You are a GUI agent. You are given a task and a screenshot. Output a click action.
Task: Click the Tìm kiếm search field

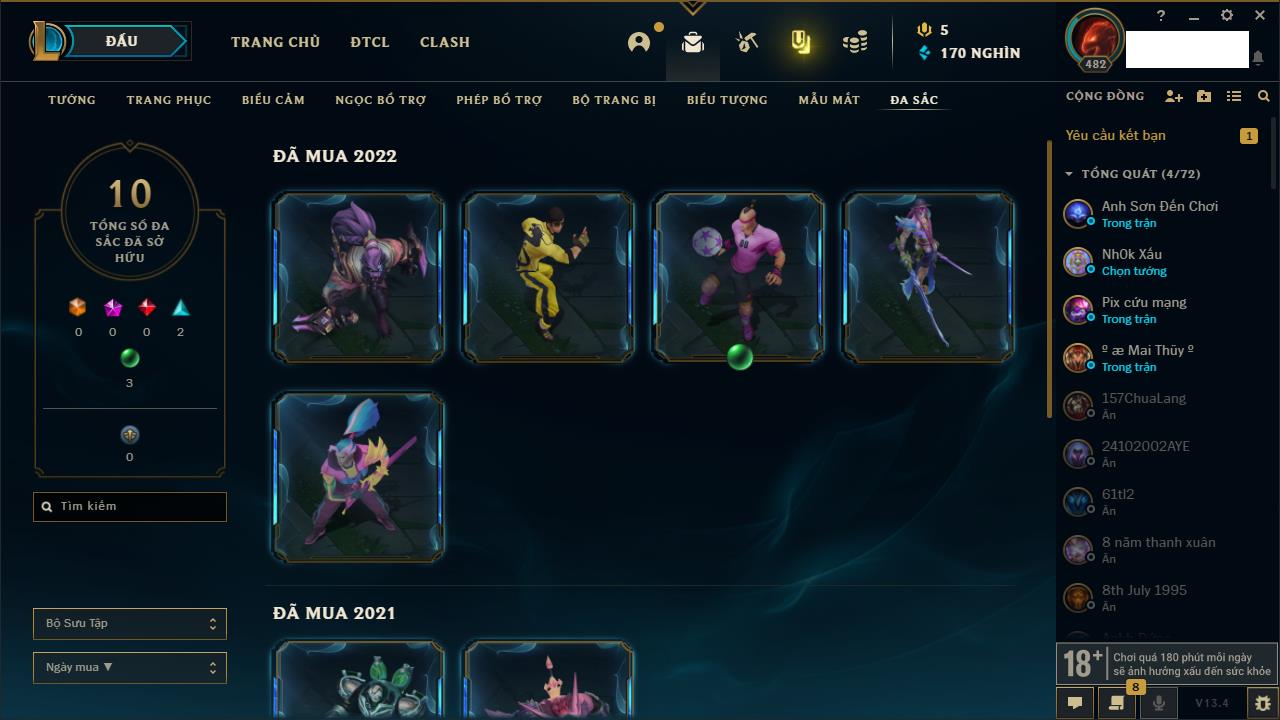(x=130, y=507)
